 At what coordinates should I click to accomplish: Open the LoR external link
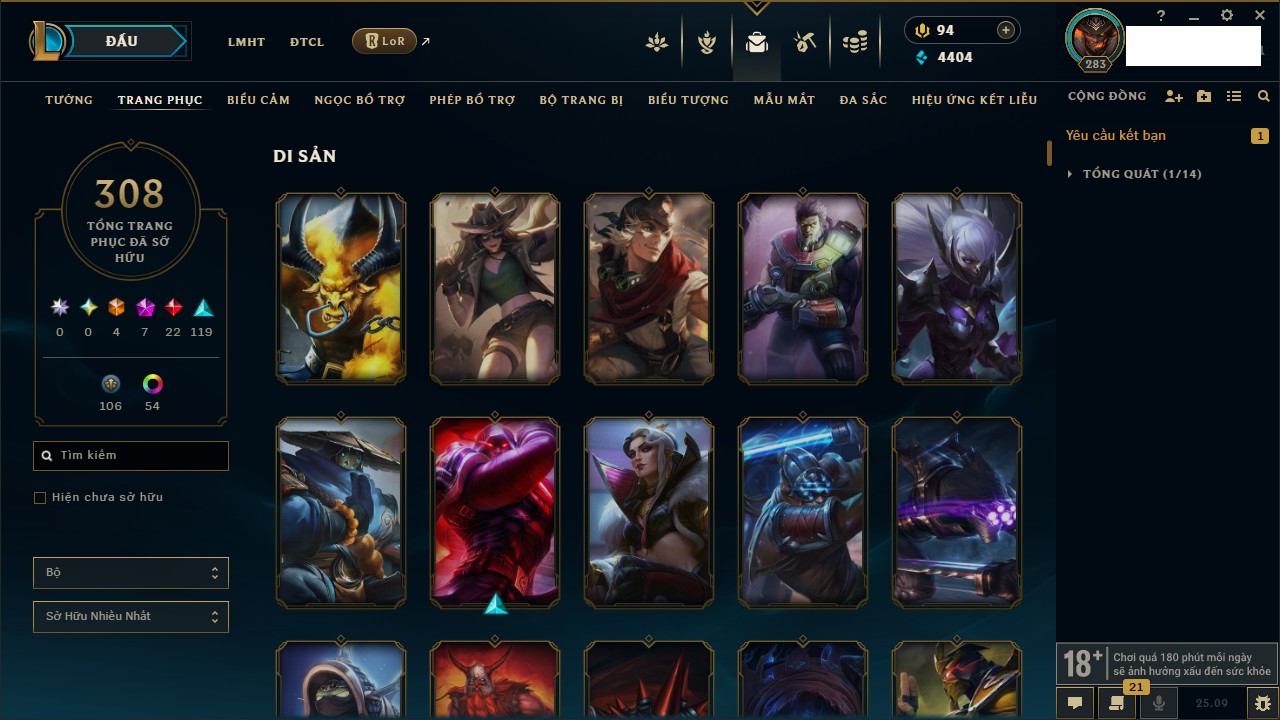(x=385, y=42)
